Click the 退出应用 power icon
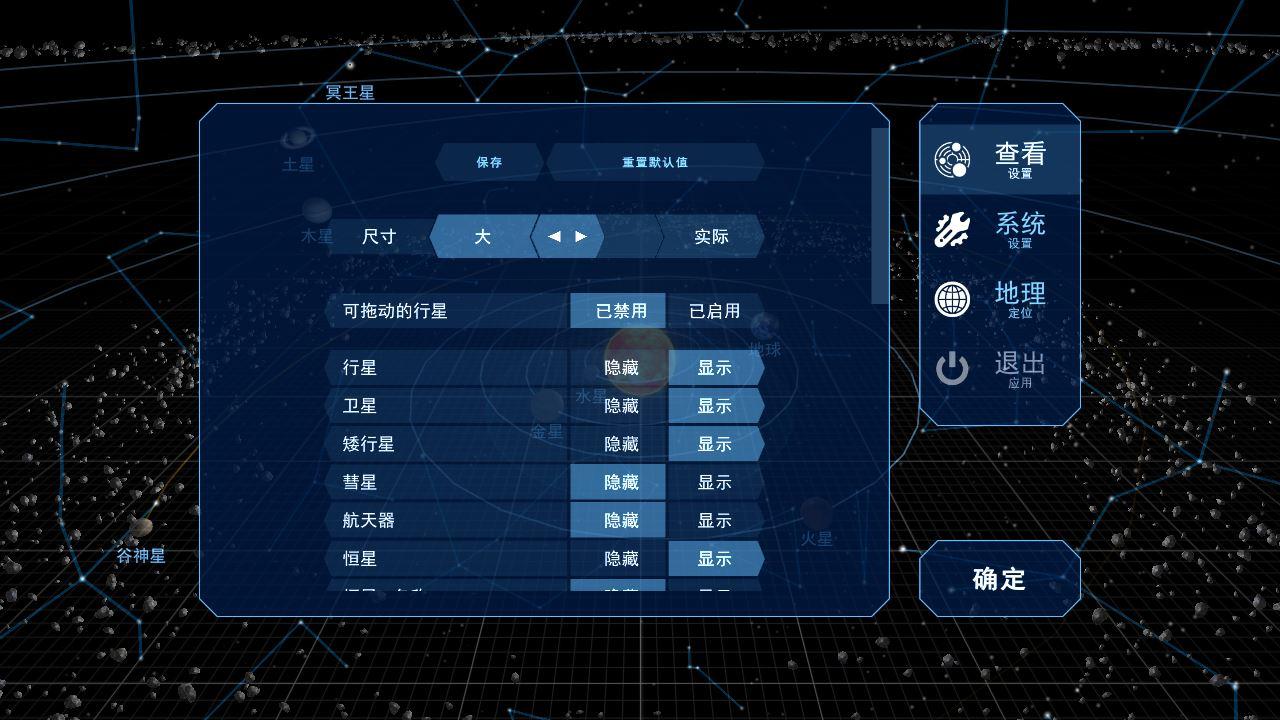The height and width of the screenshot is (720, 1280). (952, 368)
